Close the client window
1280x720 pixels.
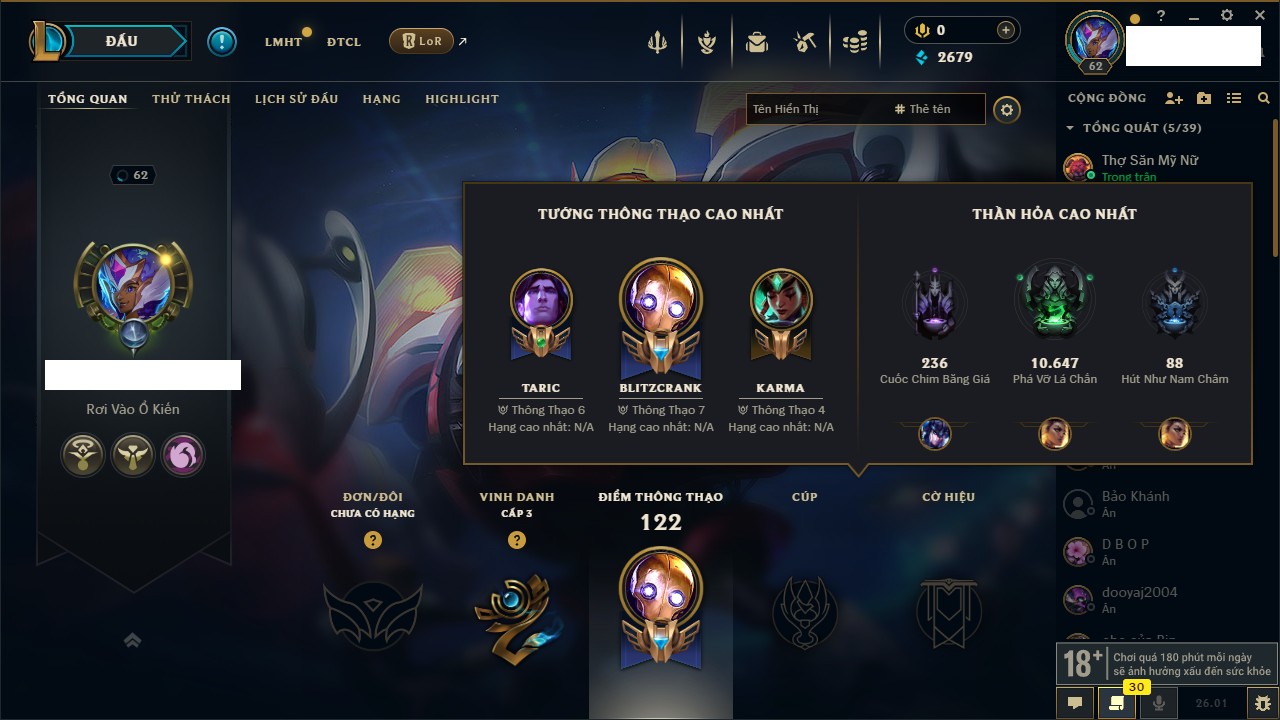click(1258, 16)
